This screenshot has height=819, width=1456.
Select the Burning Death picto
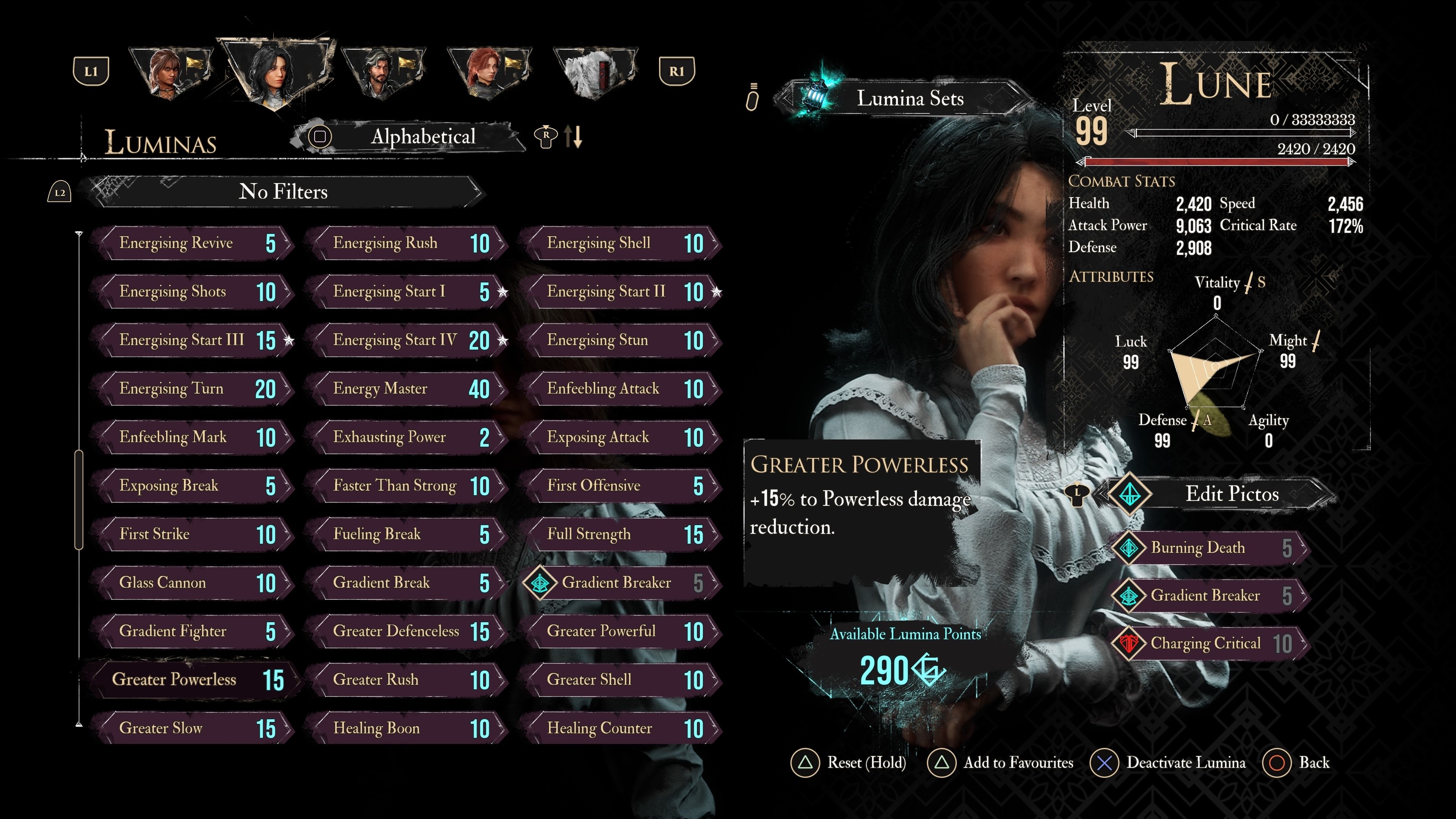(1210, 548)
